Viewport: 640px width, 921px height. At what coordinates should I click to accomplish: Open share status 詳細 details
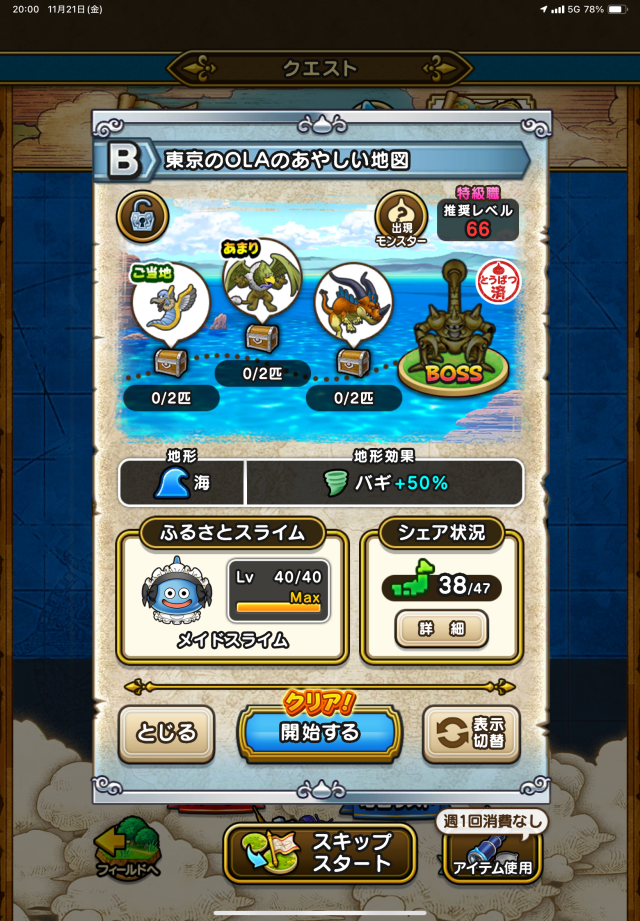441,630
